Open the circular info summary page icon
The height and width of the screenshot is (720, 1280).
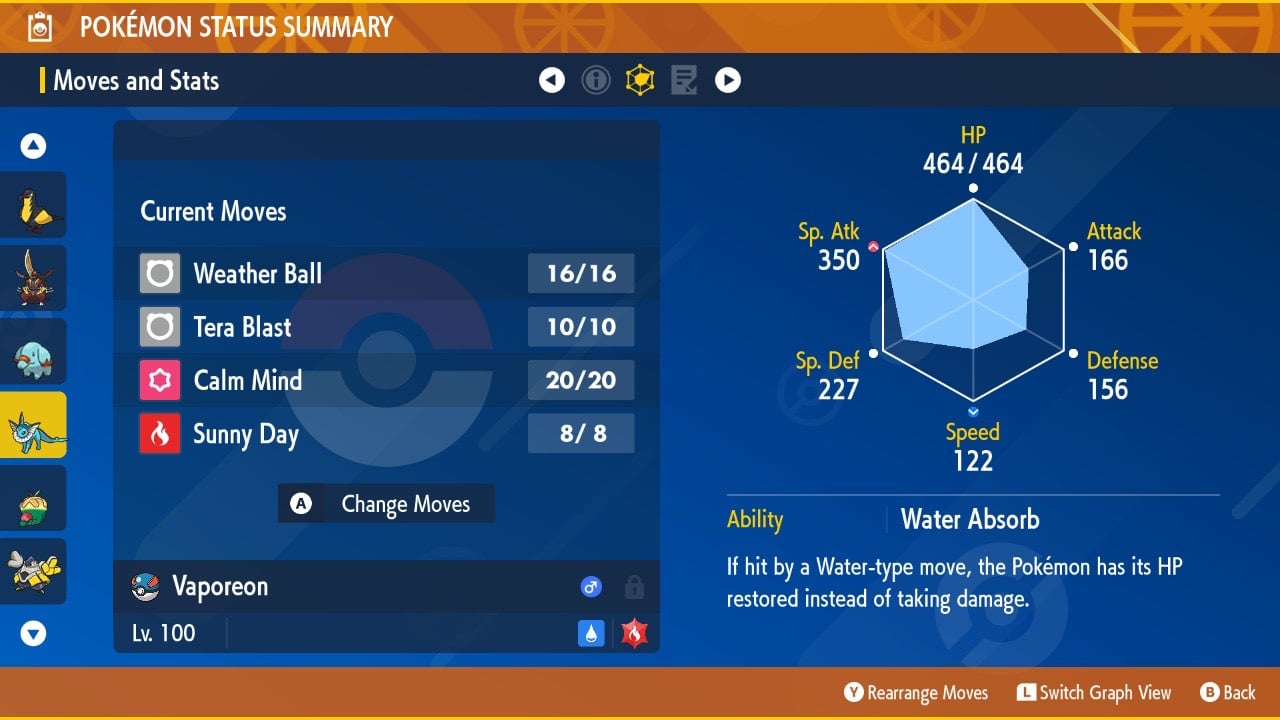(x=596, y=80)
